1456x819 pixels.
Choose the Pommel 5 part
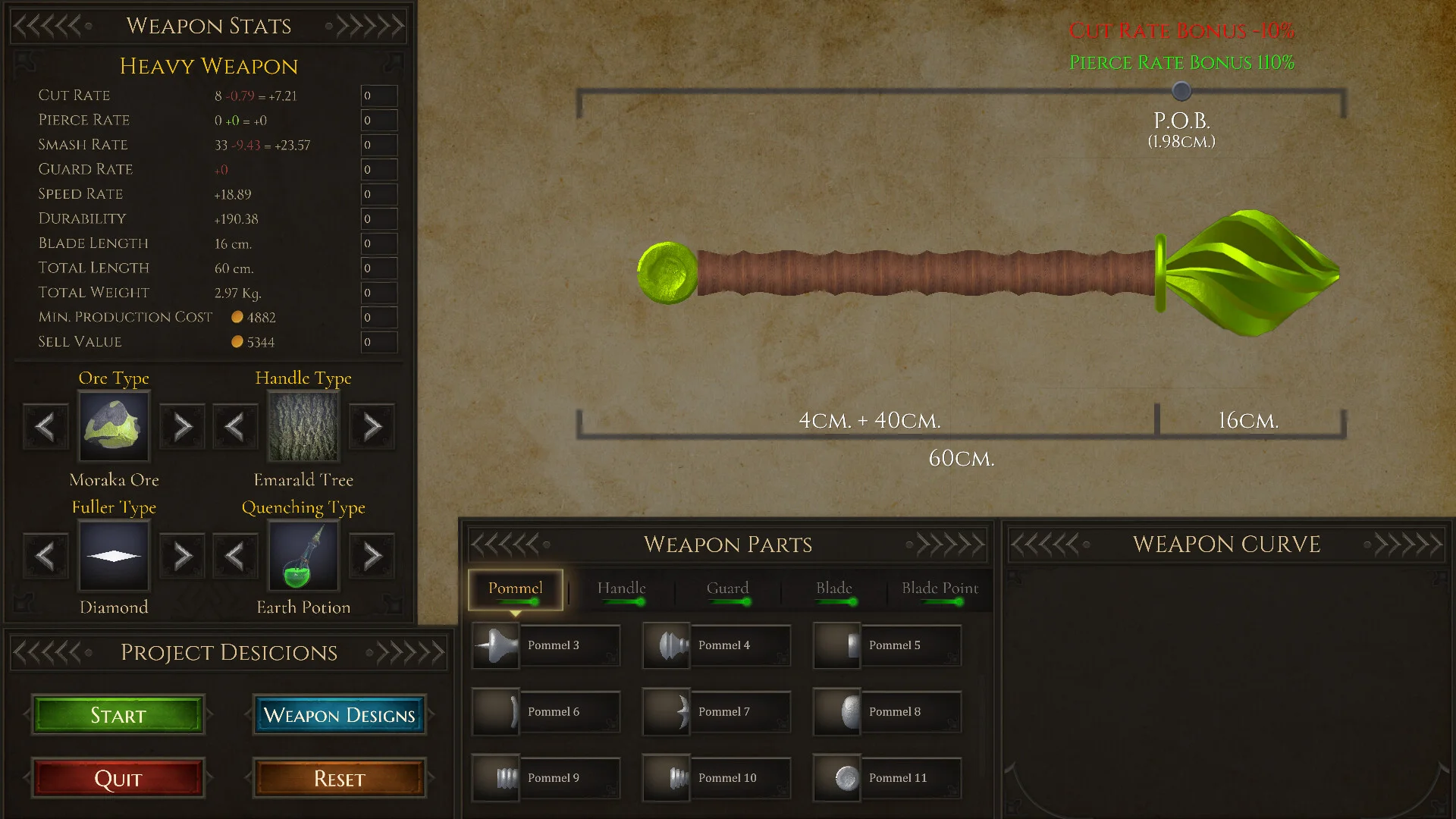pyautogui.click(x=887, y=645)
